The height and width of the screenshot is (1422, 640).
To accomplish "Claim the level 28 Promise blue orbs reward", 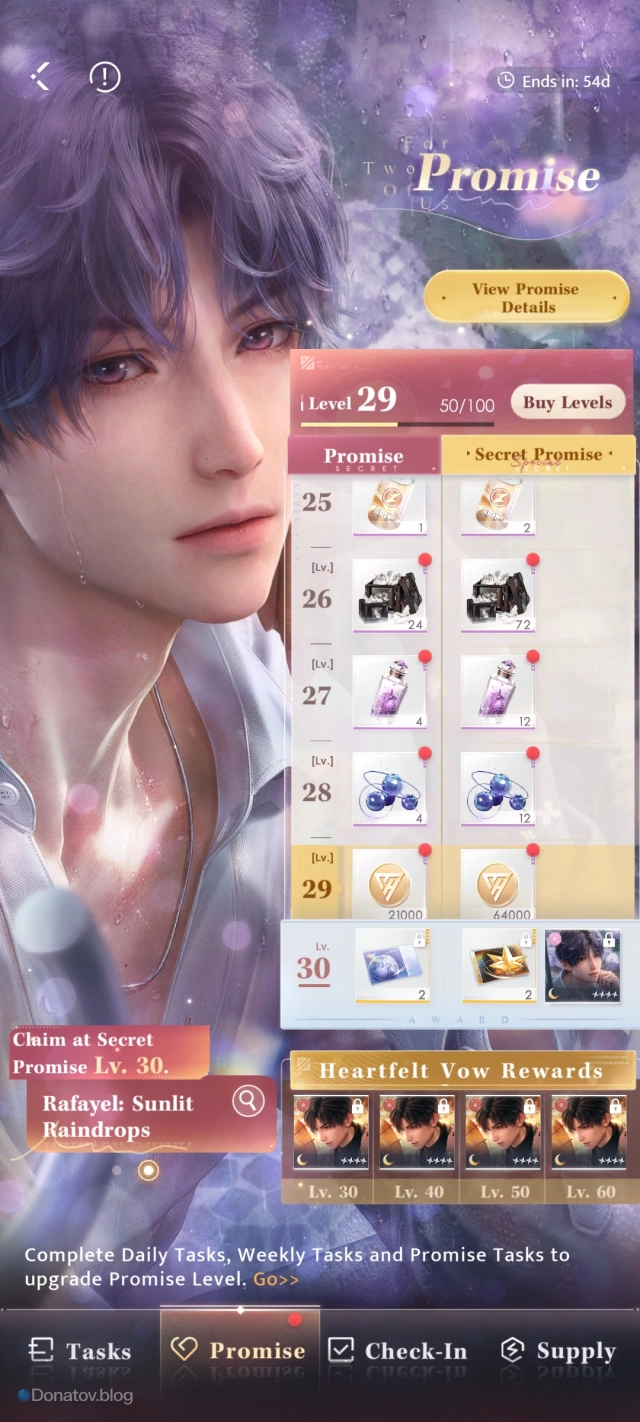I will (x=389, y=789).
